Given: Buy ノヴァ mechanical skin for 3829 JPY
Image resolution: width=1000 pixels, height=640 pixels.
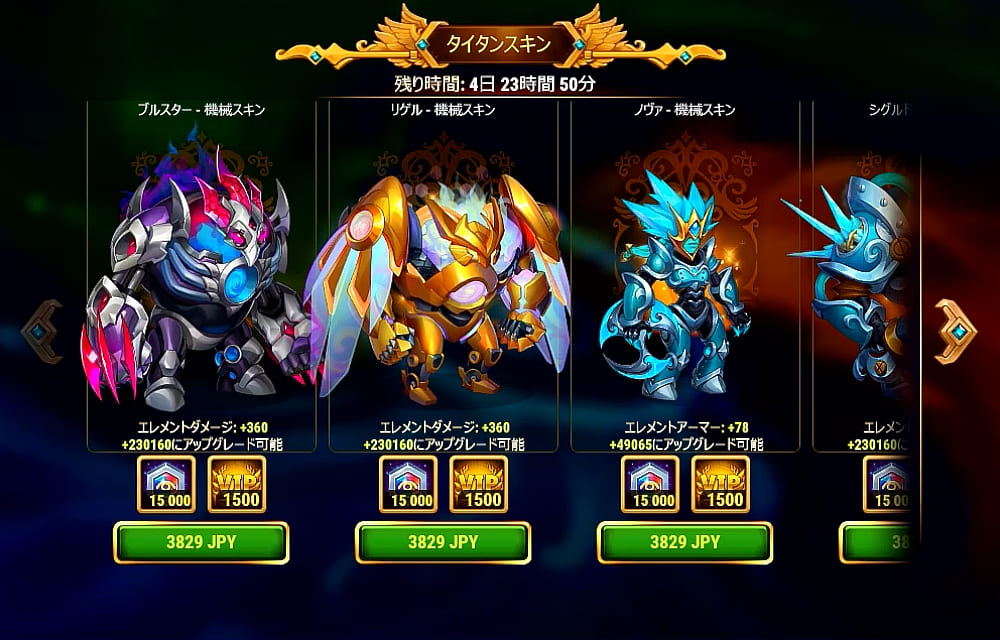Looking at the screenshot, I should coord(685,543).
